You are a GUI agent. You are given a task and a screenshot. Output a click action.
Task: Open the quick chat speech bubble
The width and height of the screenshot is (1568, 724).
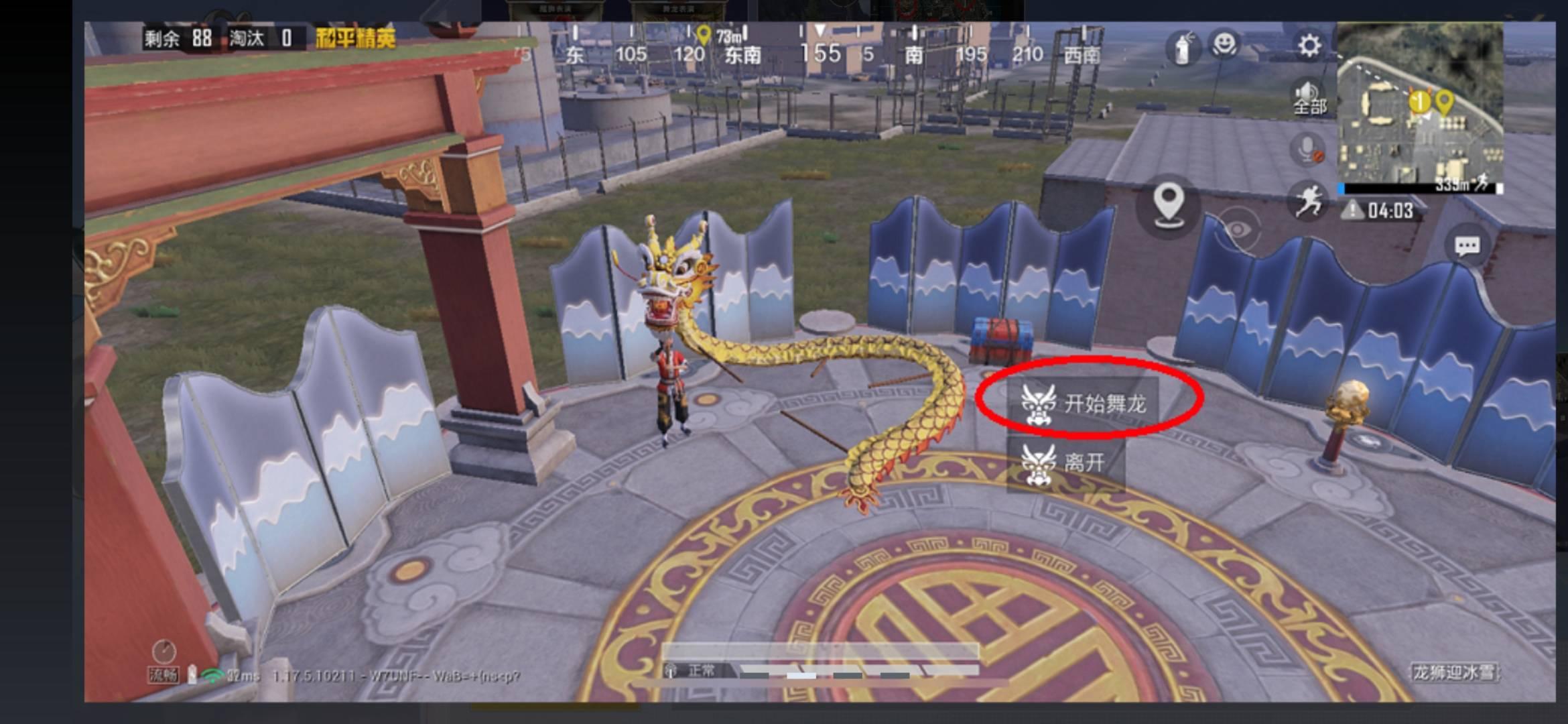pos(1467,246)
